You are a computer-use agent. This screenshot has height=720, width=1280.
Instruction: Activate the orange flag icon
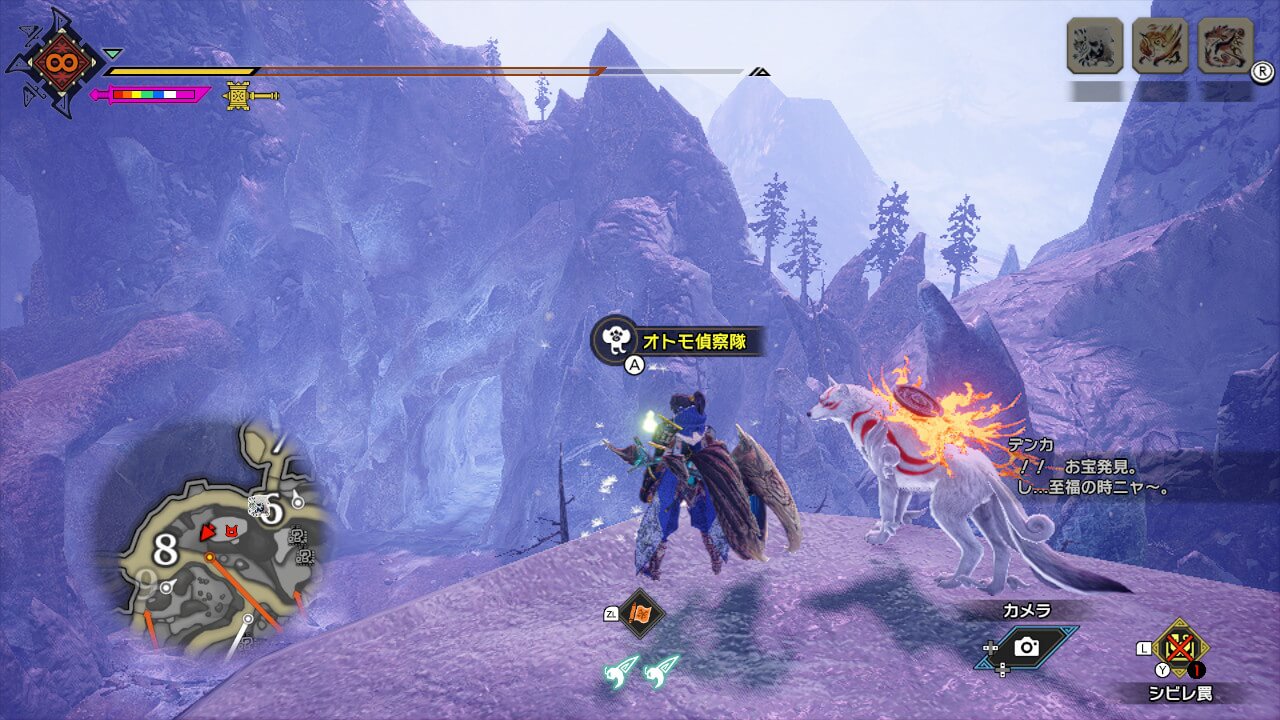tap(641, 614)
